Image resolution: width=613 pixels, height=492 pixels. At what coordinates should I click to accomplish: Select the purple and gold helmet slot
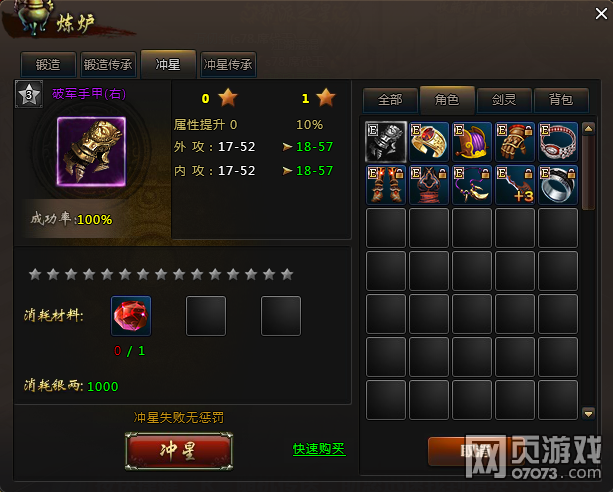[x=472, y=142]
